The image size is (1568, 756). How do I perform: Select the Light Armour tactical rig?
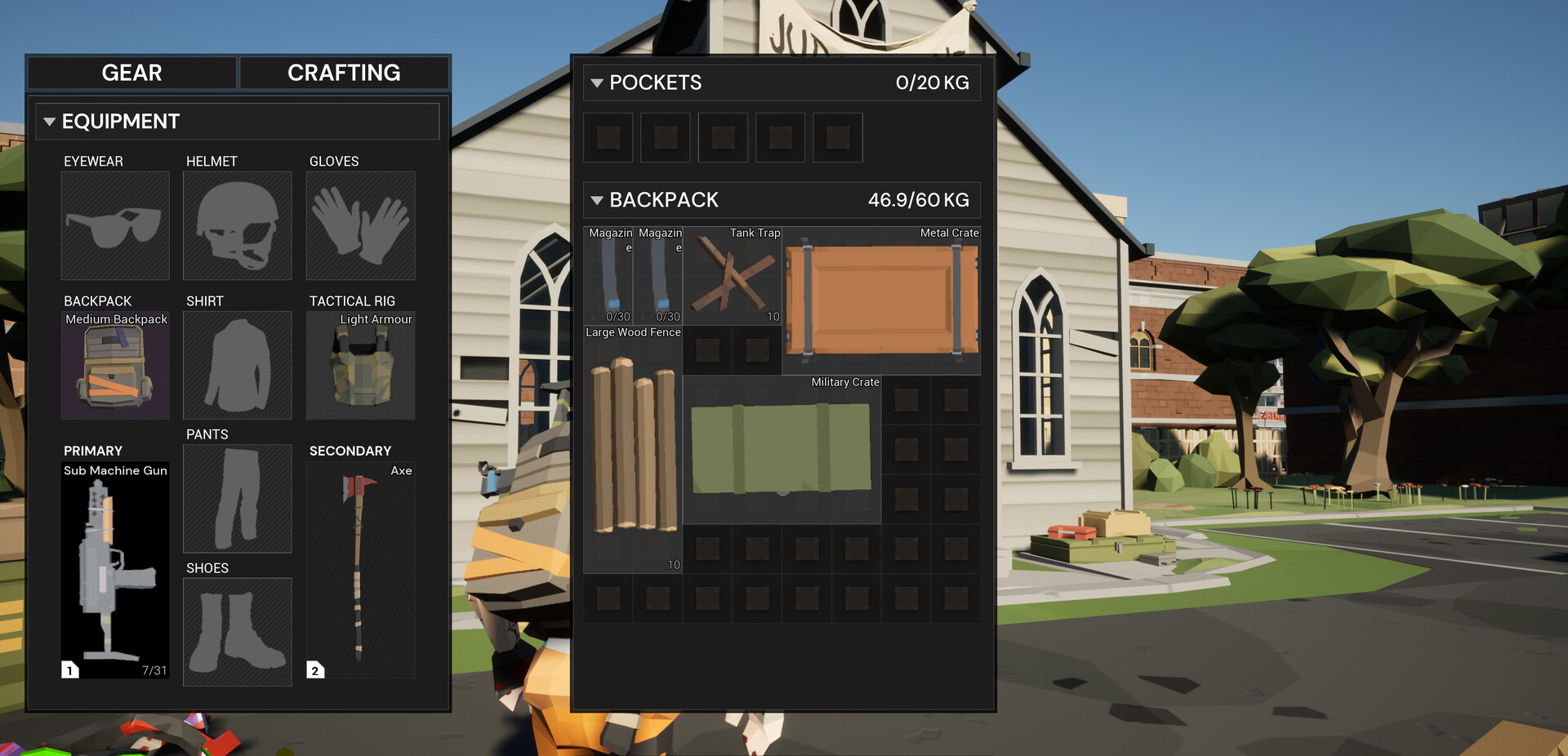coord(360,366)
